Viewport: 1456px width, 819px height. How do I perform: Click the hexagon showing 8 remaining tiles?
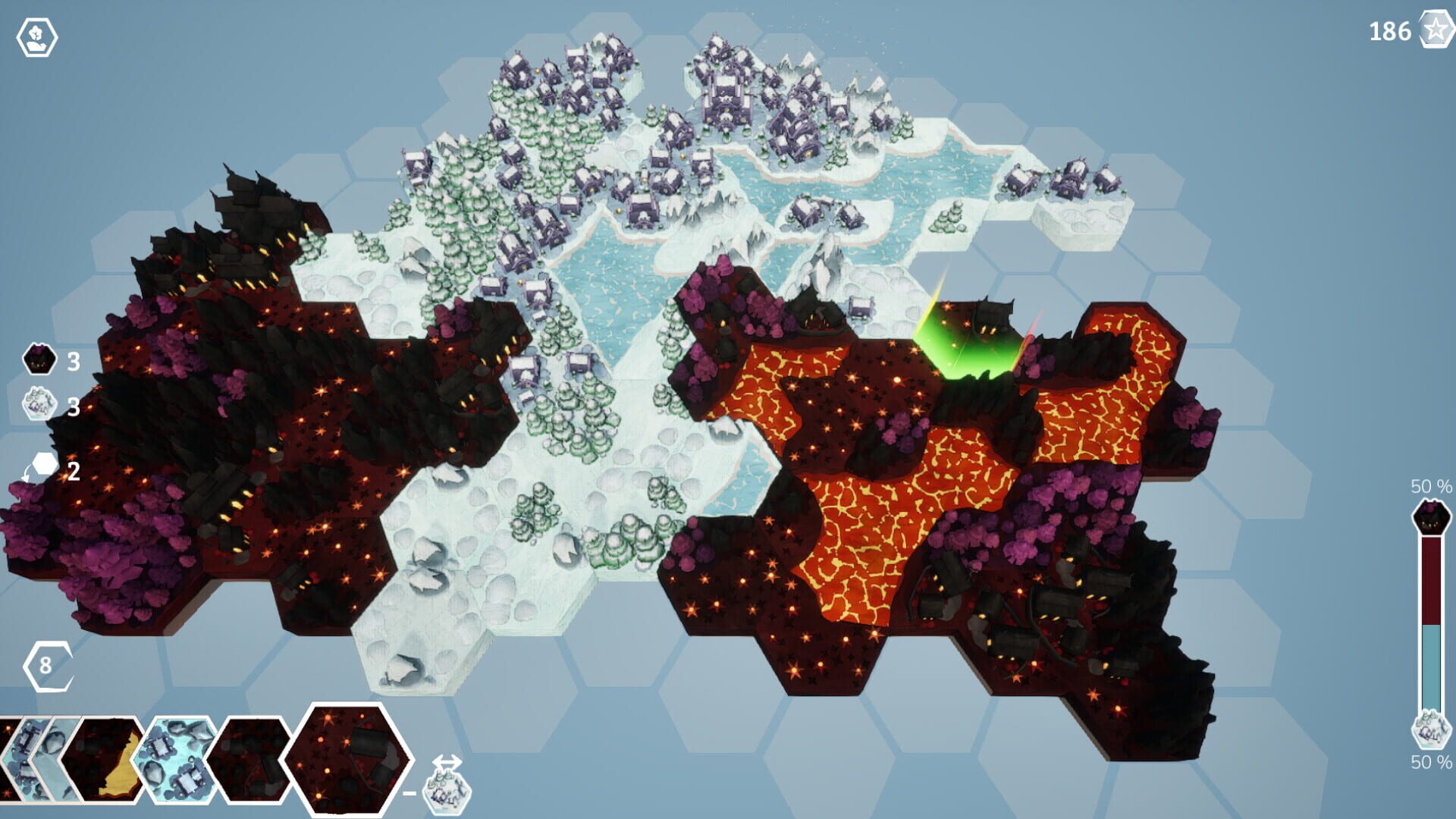pyautogui.click(x=47, y=667)
